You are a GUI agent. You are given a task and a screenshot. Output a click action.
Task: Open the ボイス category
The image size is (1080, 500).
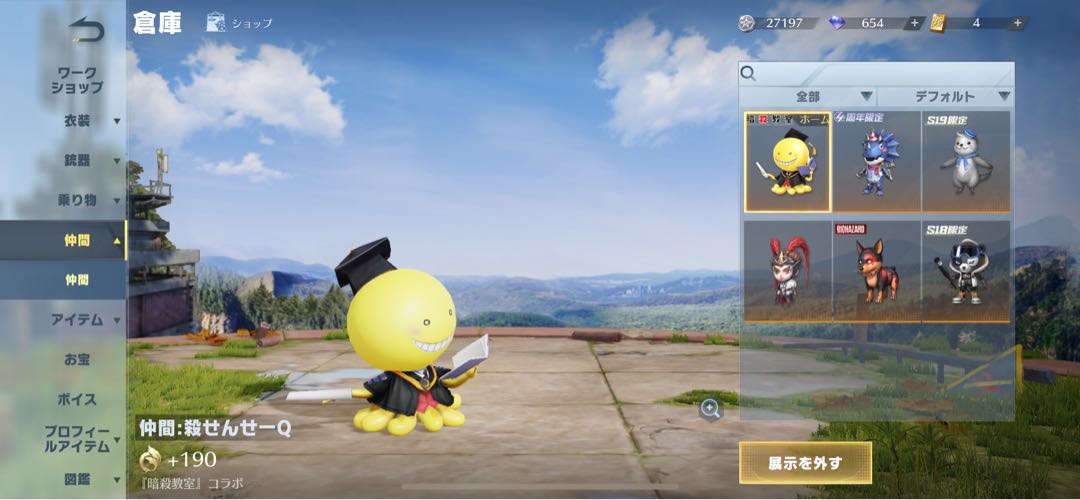pyautogui.click(x=77, y=399)
